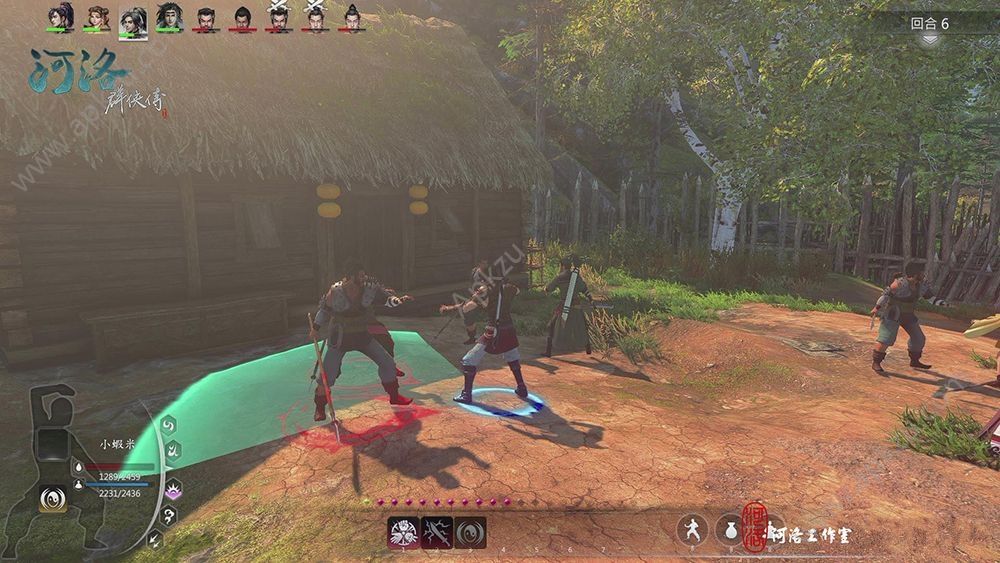Activate the three-skull skill in the hotbar
The width and height of the screenshot is (1000, 563).
coord(403,532)
